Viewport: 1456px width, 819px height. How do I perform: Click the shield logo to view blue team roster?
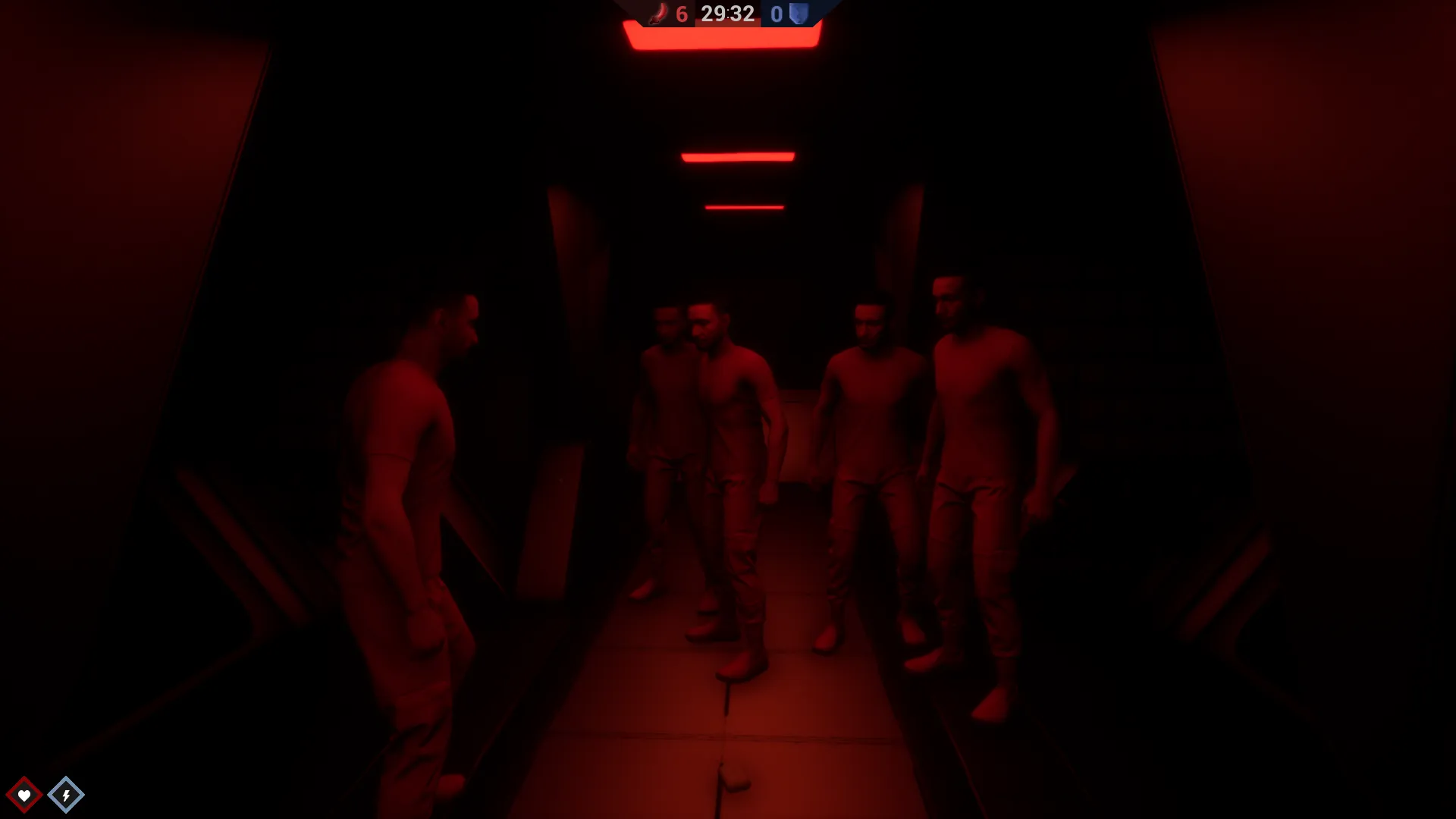point(797,13)
